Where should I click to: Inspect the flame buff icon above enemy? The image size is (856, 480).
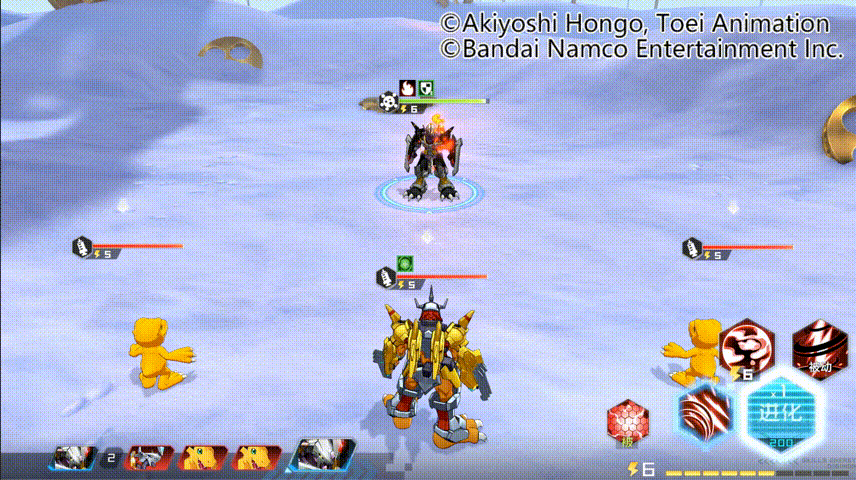point(408,88)
